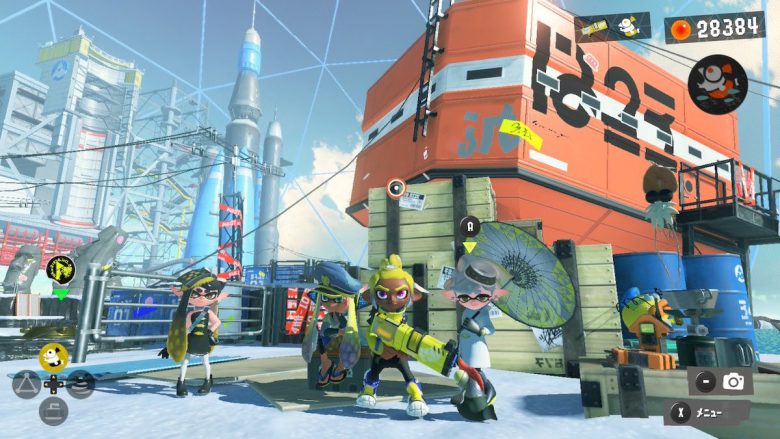Select the bottom emote wheel icon

(53, 410)
